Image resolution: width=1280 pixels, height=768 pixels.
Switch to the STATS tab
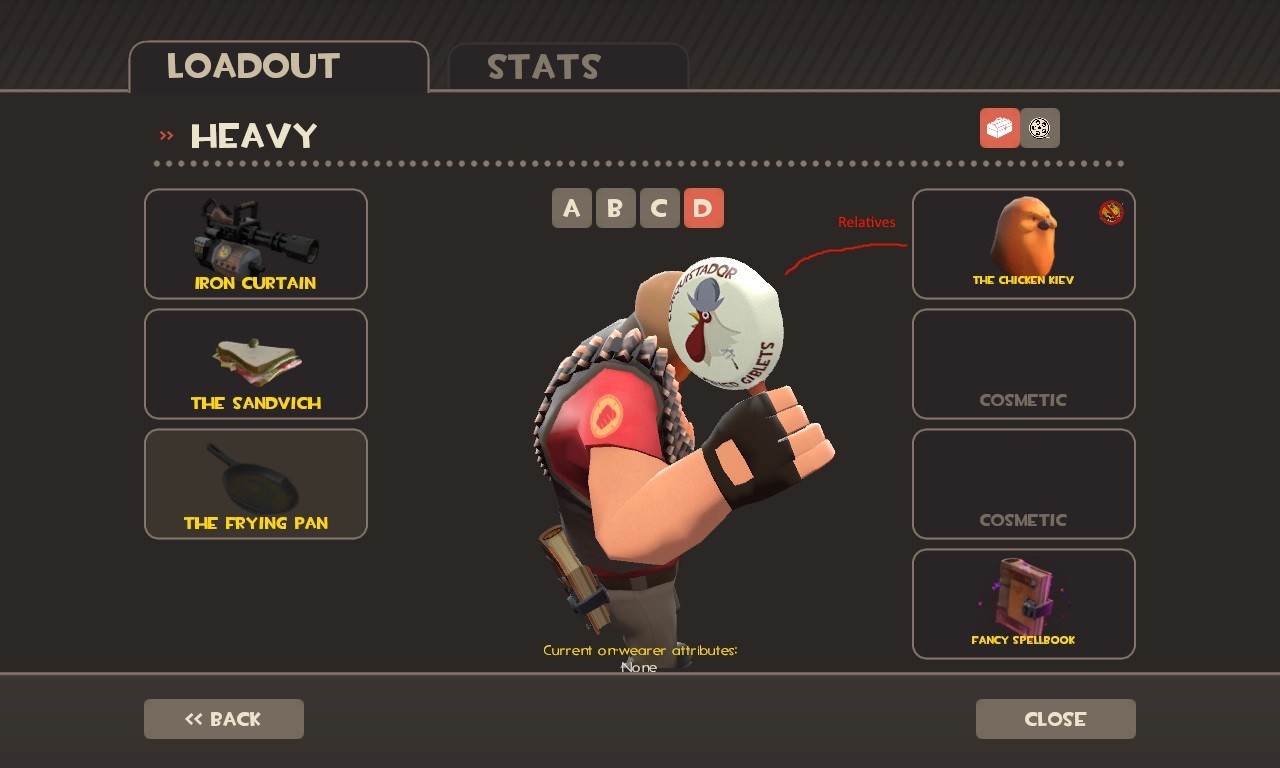(x=544, y=67)
